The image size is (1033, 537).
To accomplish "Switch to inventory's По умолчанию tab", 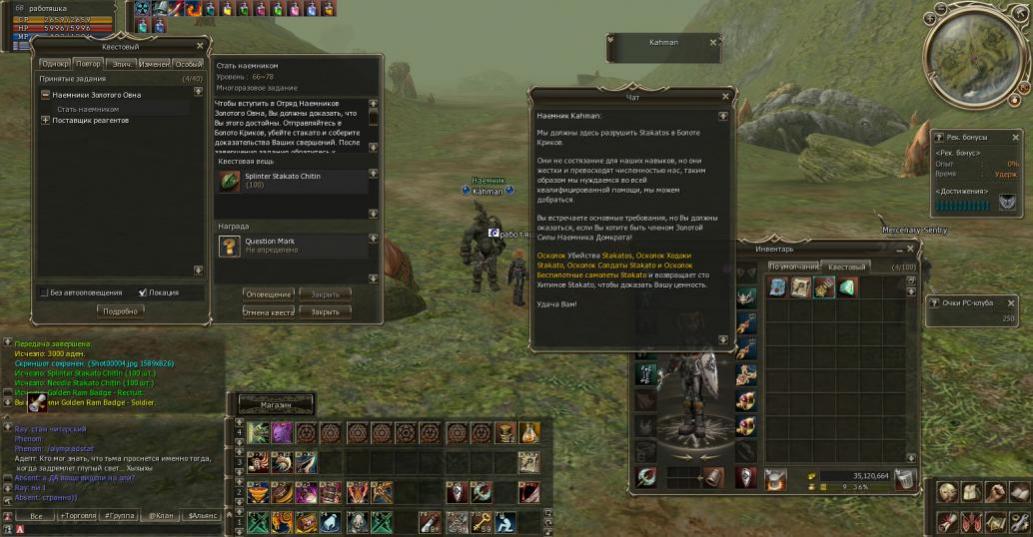I will (x=792, y=267).
